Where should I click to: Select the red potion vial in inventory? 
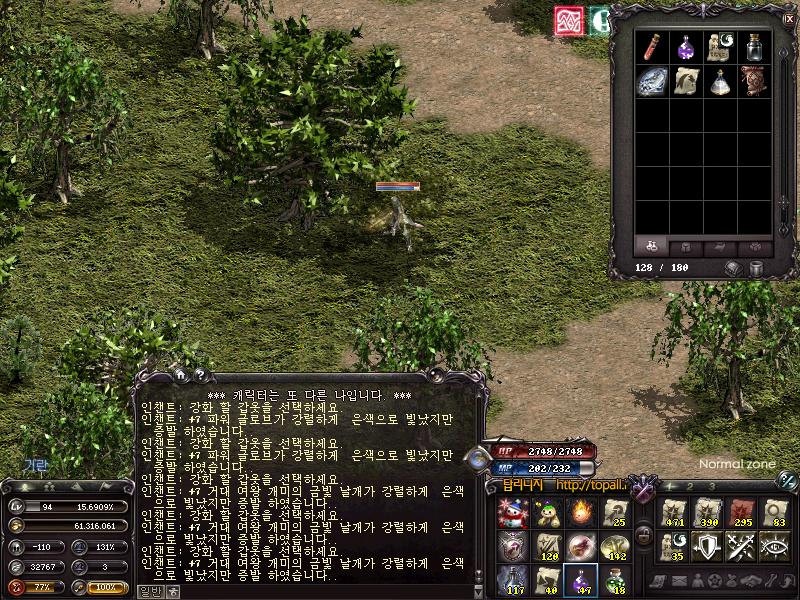point(651,47)
